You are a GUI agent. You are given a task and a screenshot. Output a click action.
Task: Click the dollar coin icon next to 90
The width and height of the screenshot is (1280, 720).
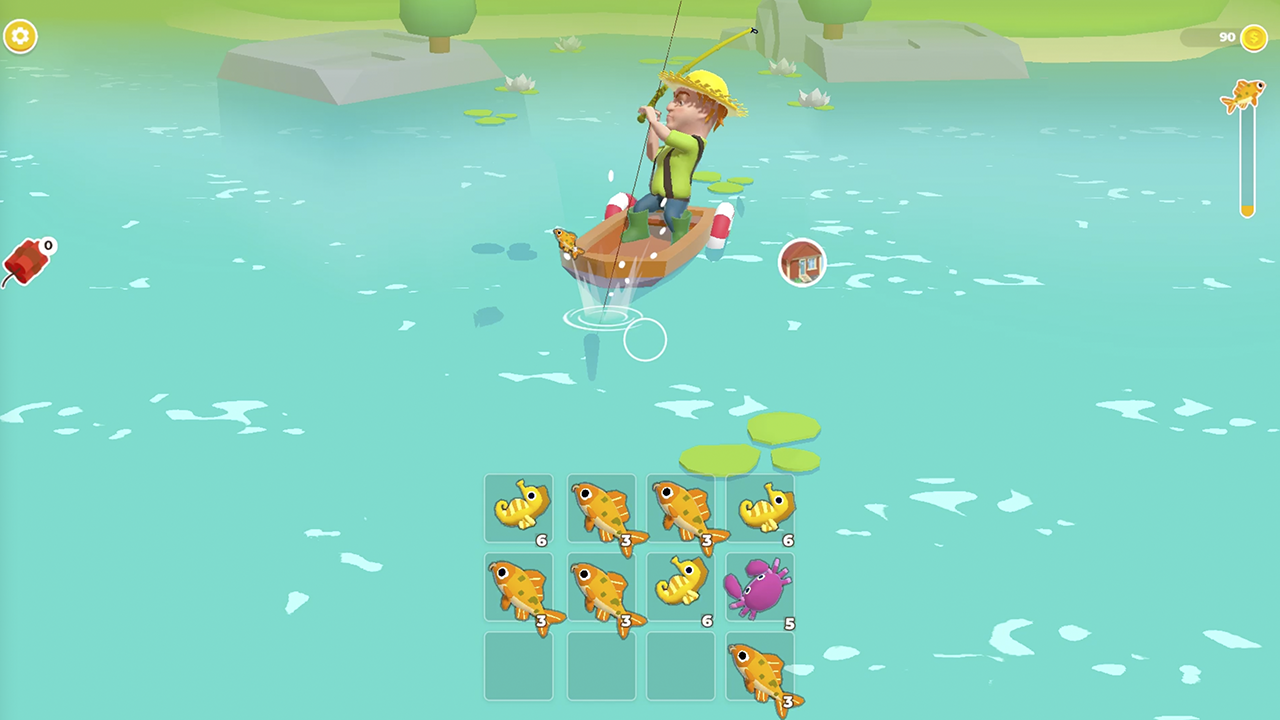point(1254,37)
